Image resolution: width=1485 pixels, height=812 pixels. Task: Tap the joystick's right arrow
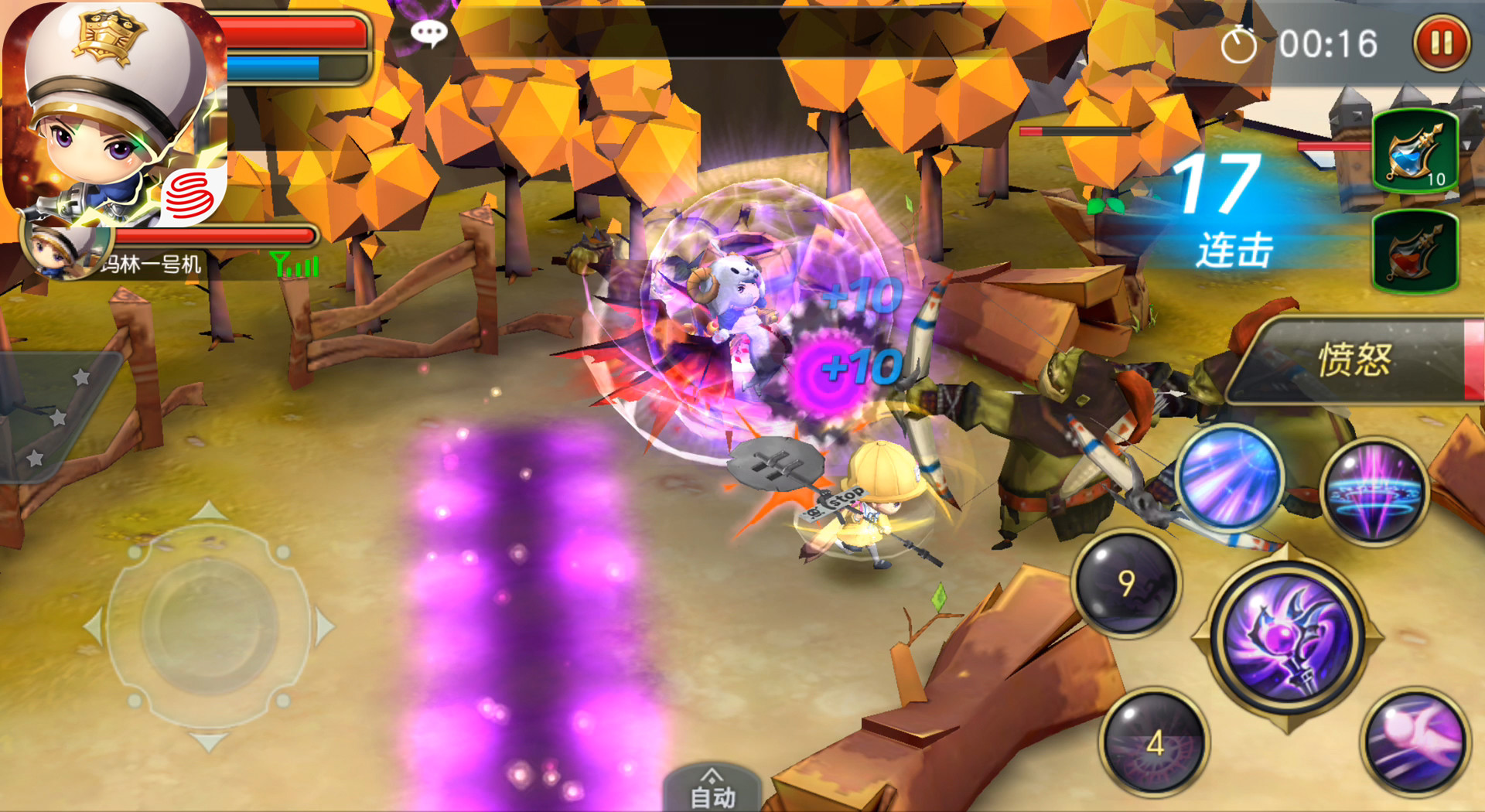[326, 626]
